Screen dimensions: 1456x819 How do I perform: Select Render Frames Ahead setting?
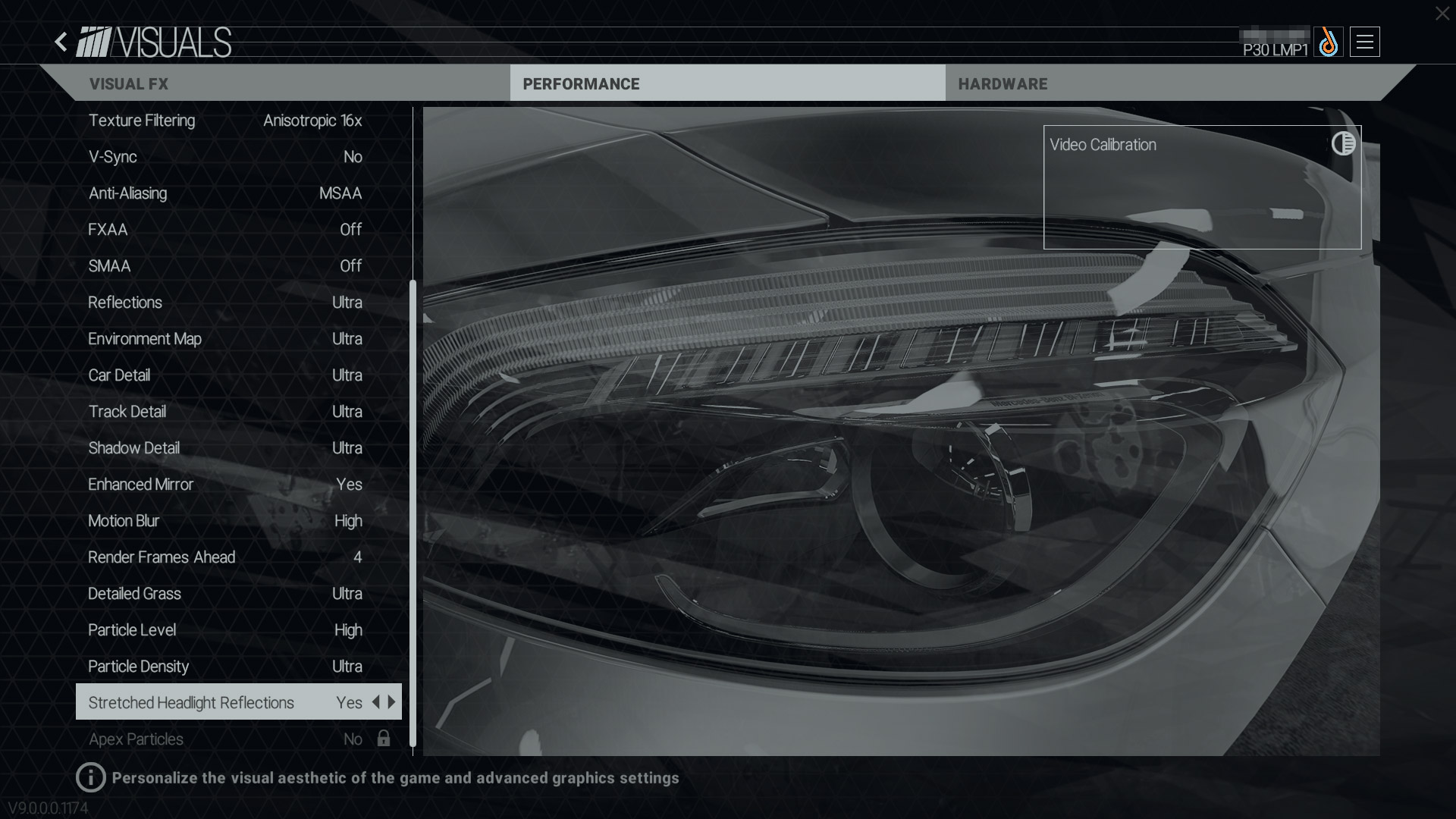pos(225,557)
